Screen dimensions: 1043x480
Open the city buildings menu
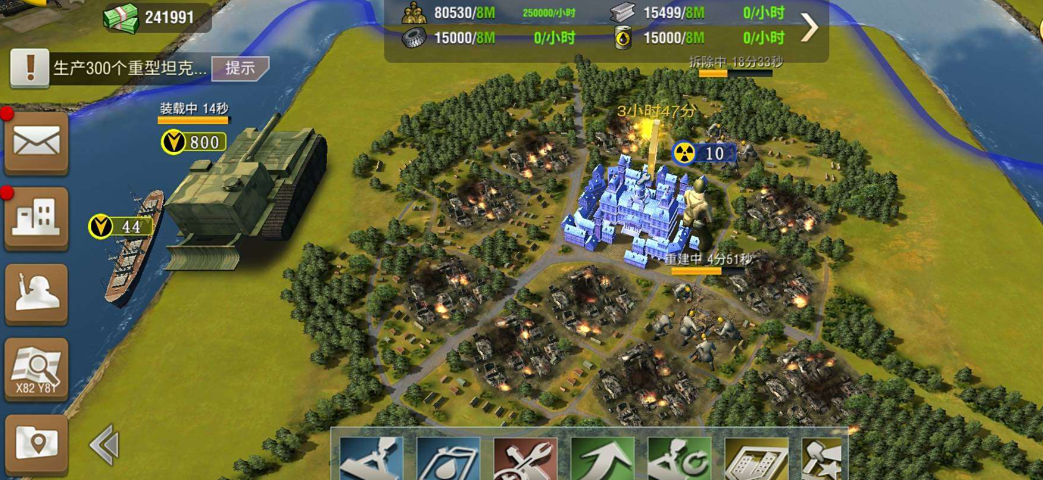click(x=36, y=217)
